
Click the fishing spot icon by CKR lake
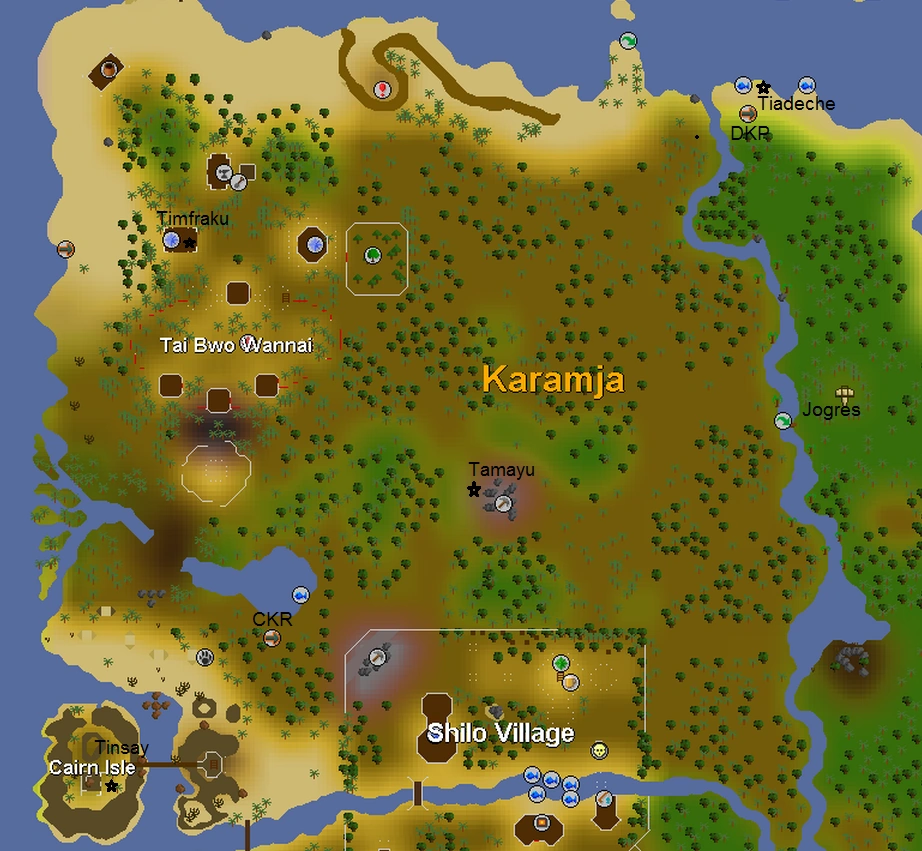pos(299,596)
